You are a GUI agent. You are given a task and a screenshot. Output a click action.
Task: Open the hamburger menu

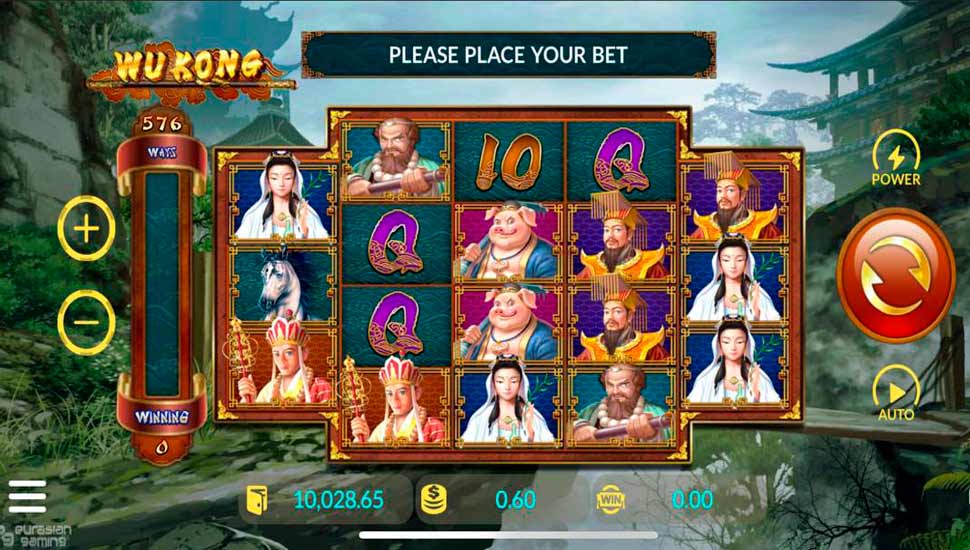(x=27, y=496)
